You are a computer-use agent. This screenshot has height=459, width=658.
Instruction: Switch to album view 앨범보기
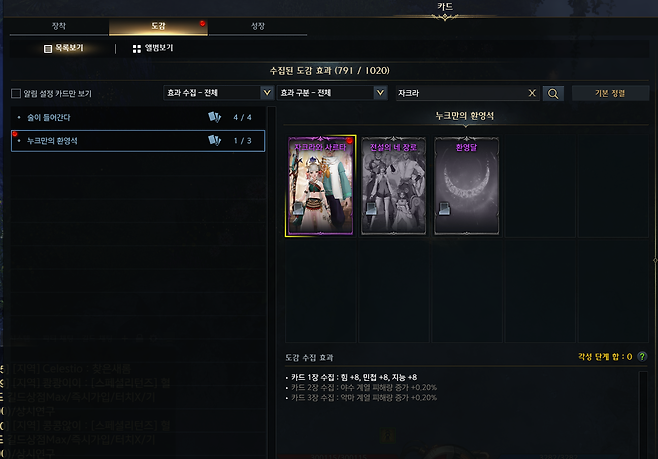[x=152, y=48]
